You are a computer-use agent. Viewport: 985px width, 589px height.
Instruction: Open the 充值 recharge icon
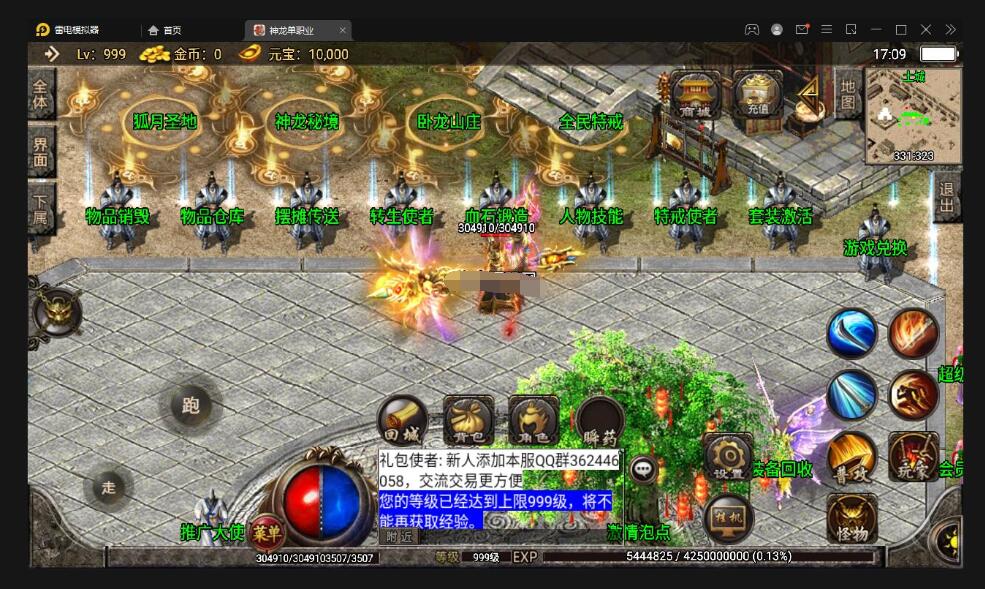(757, 95)
